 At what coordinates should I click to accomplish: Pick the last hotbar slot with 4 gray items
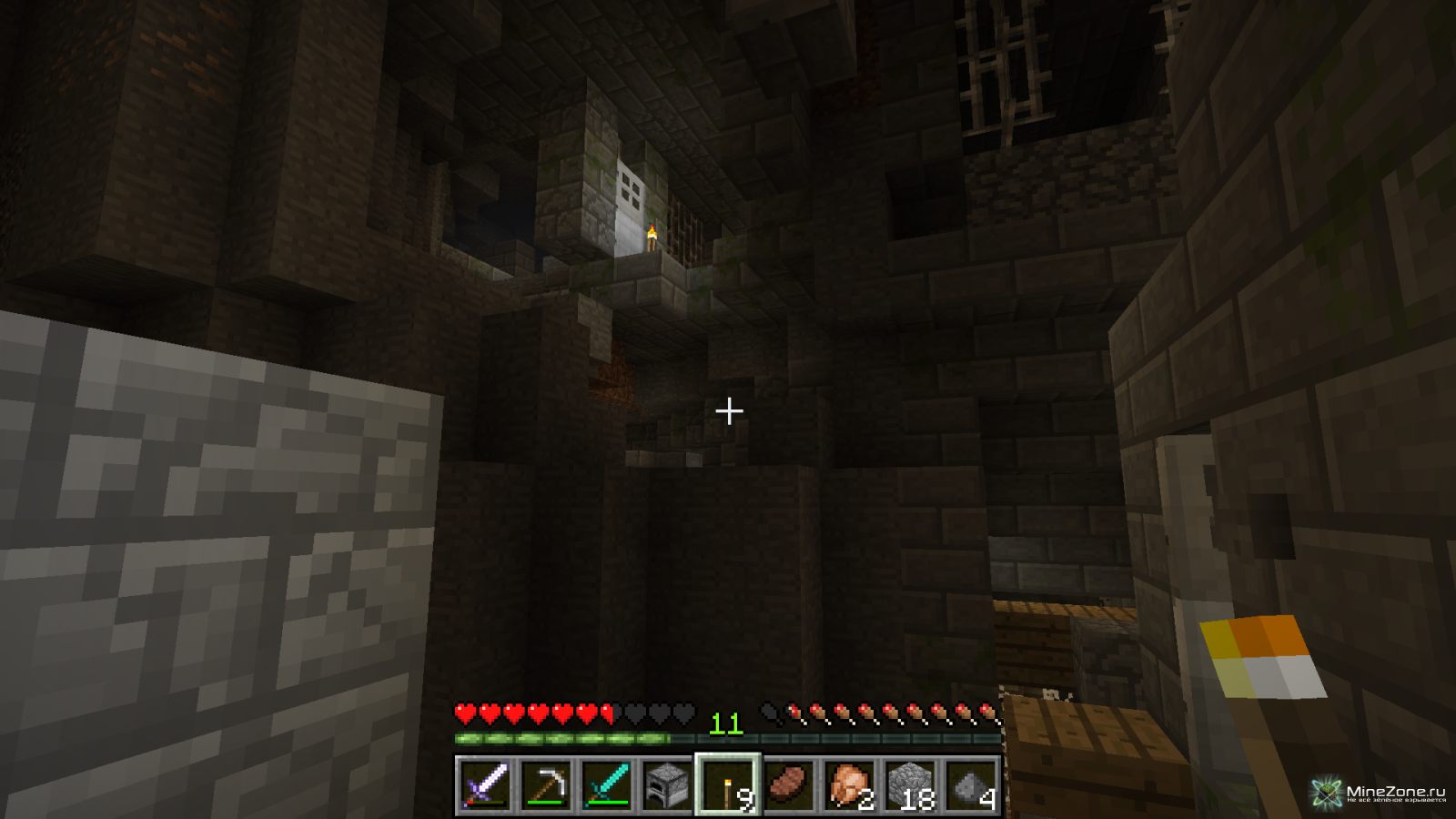972,784
